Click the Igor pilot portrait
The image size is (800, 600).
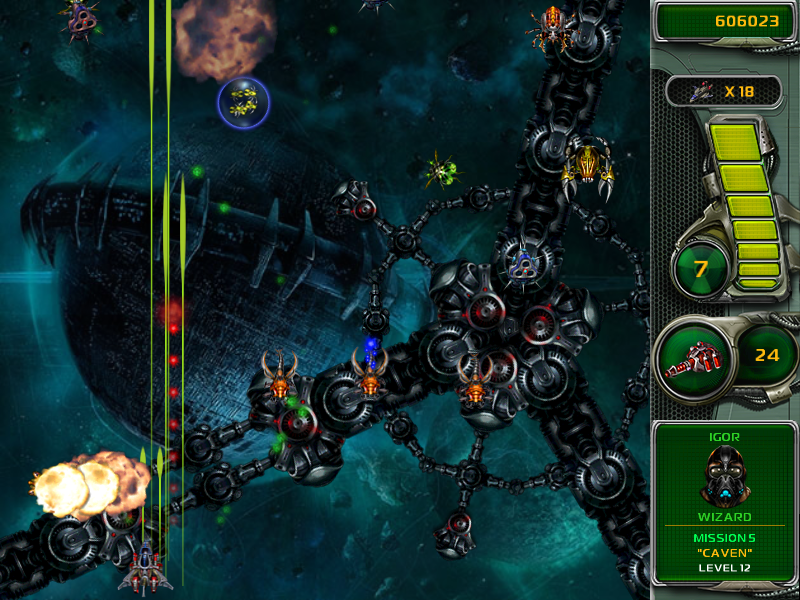(724, 476)
